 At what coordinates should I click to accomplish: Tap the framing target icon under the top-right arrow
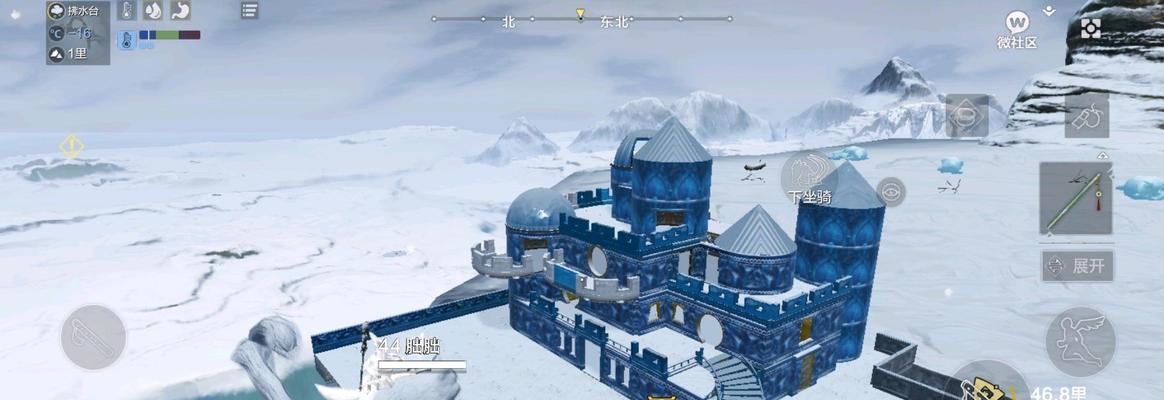tap(1090, 29)
